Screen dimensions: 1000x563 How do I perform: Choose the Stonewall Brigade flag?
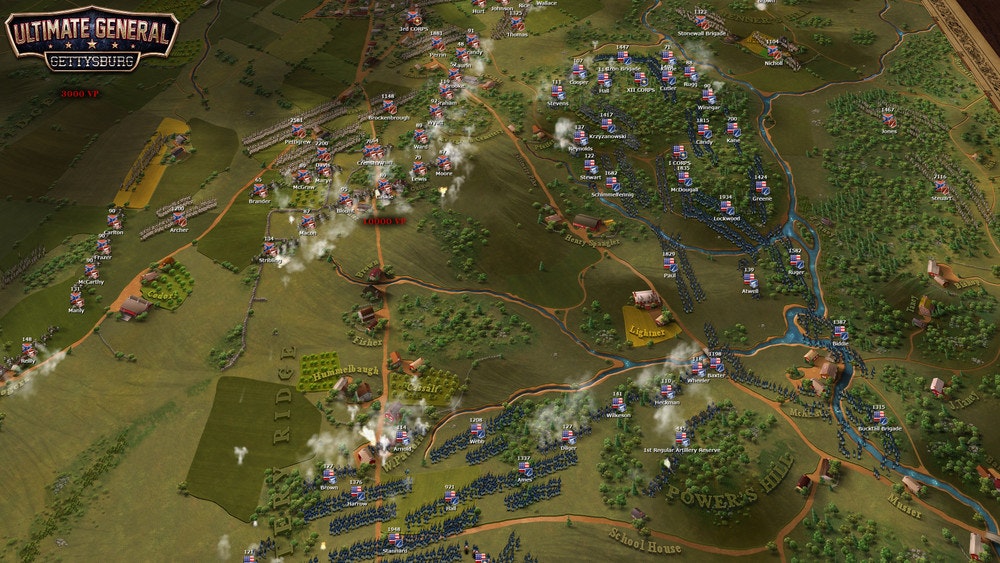[x=701, y=22]
